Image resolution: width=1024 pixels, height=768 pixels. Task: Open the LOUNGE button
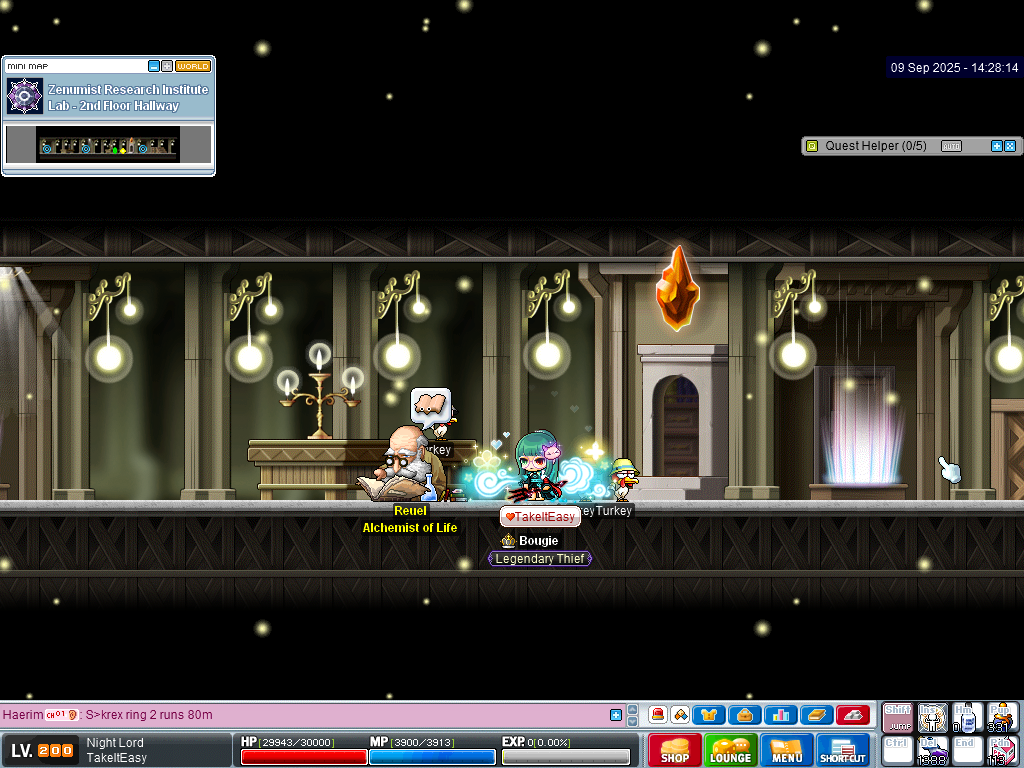tap(730, 750)
